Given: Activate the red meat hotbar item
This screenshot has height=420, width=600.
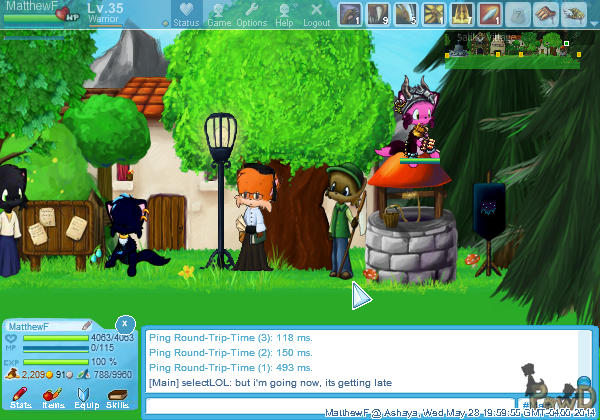Looking at the screenshot, I should click(x=546, y=14).
